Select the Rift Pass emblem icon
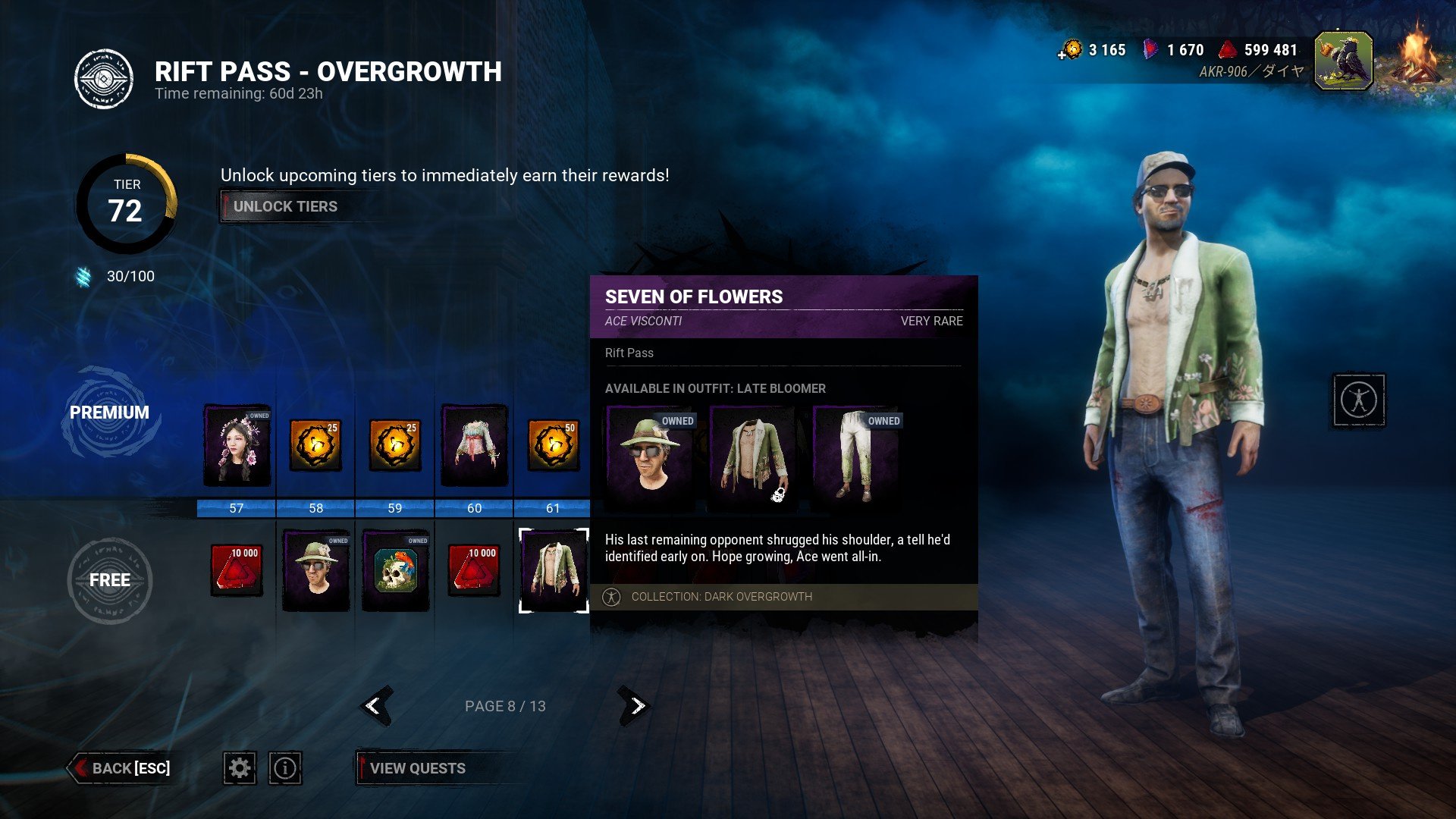1456x819 pixels. click(104, 79)
